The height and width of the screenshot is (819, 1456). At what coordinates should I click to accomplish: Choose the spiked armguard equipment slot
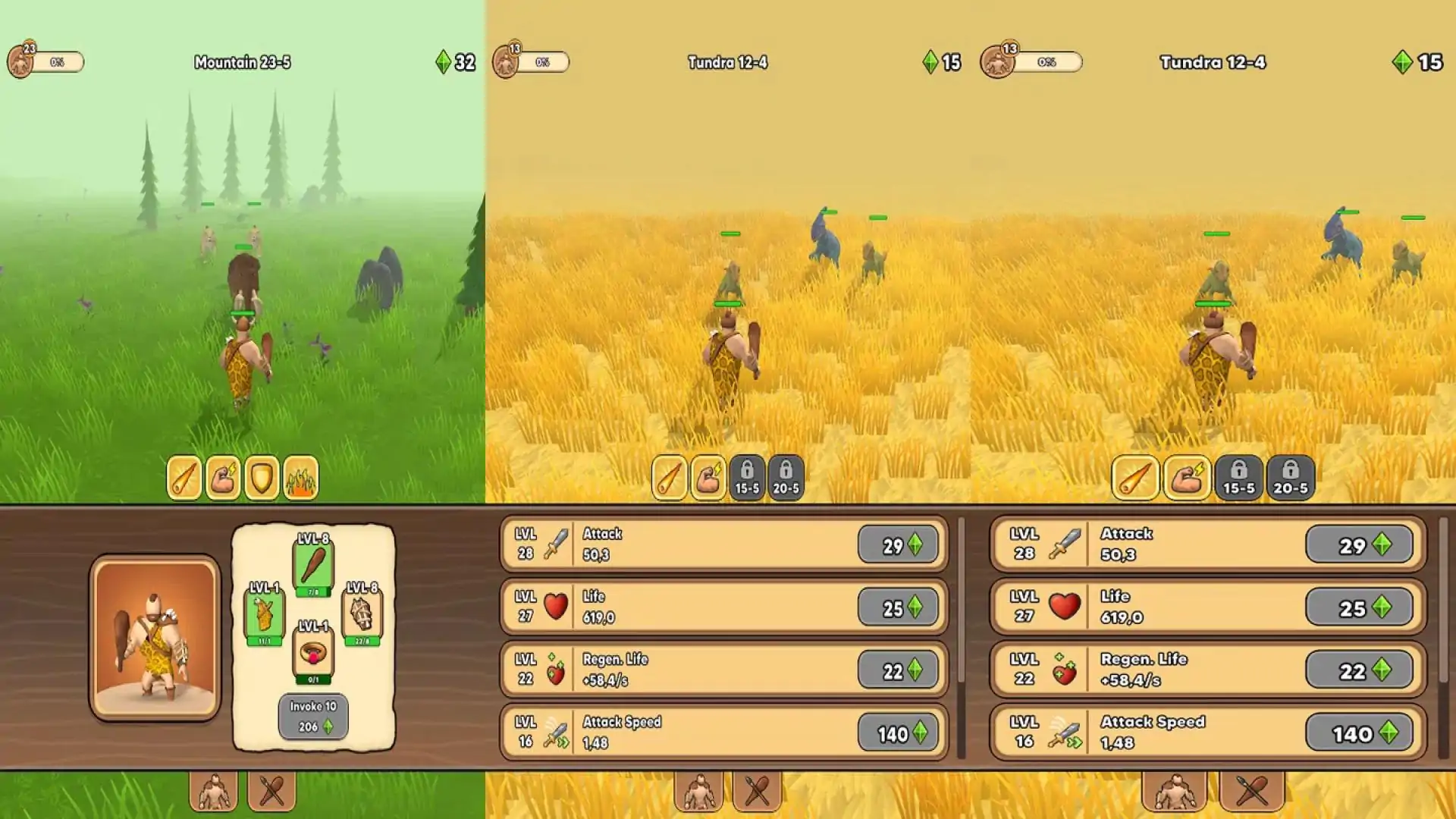(x=362, y=614)
